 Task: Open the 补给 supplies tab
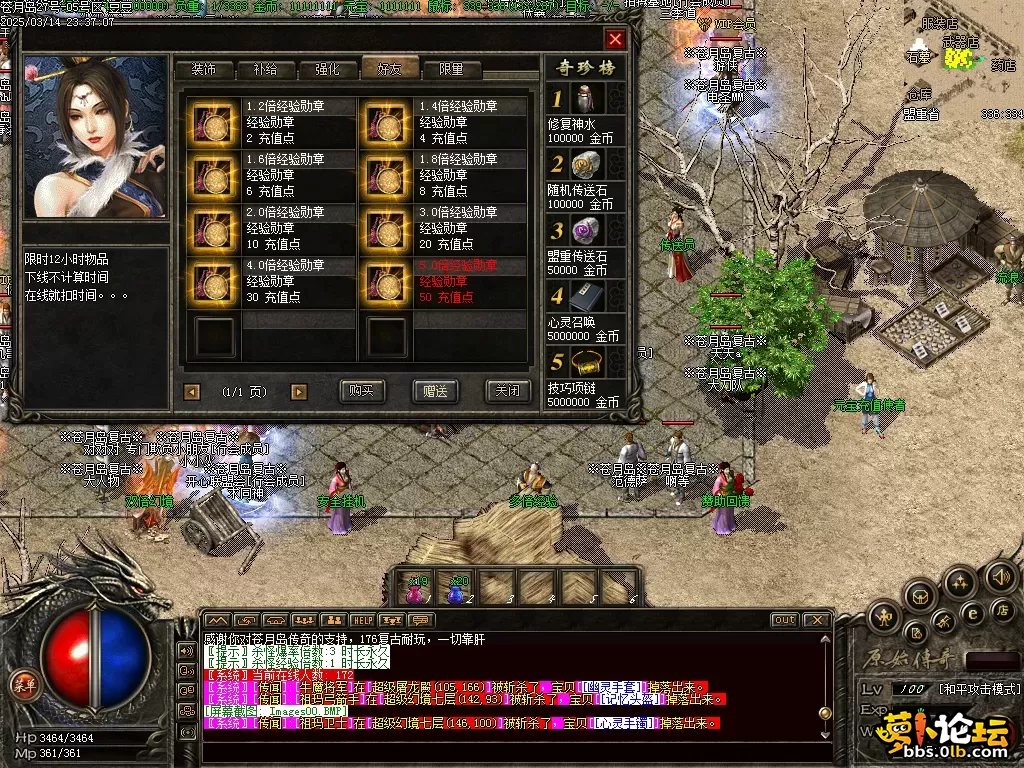(265, 70)
